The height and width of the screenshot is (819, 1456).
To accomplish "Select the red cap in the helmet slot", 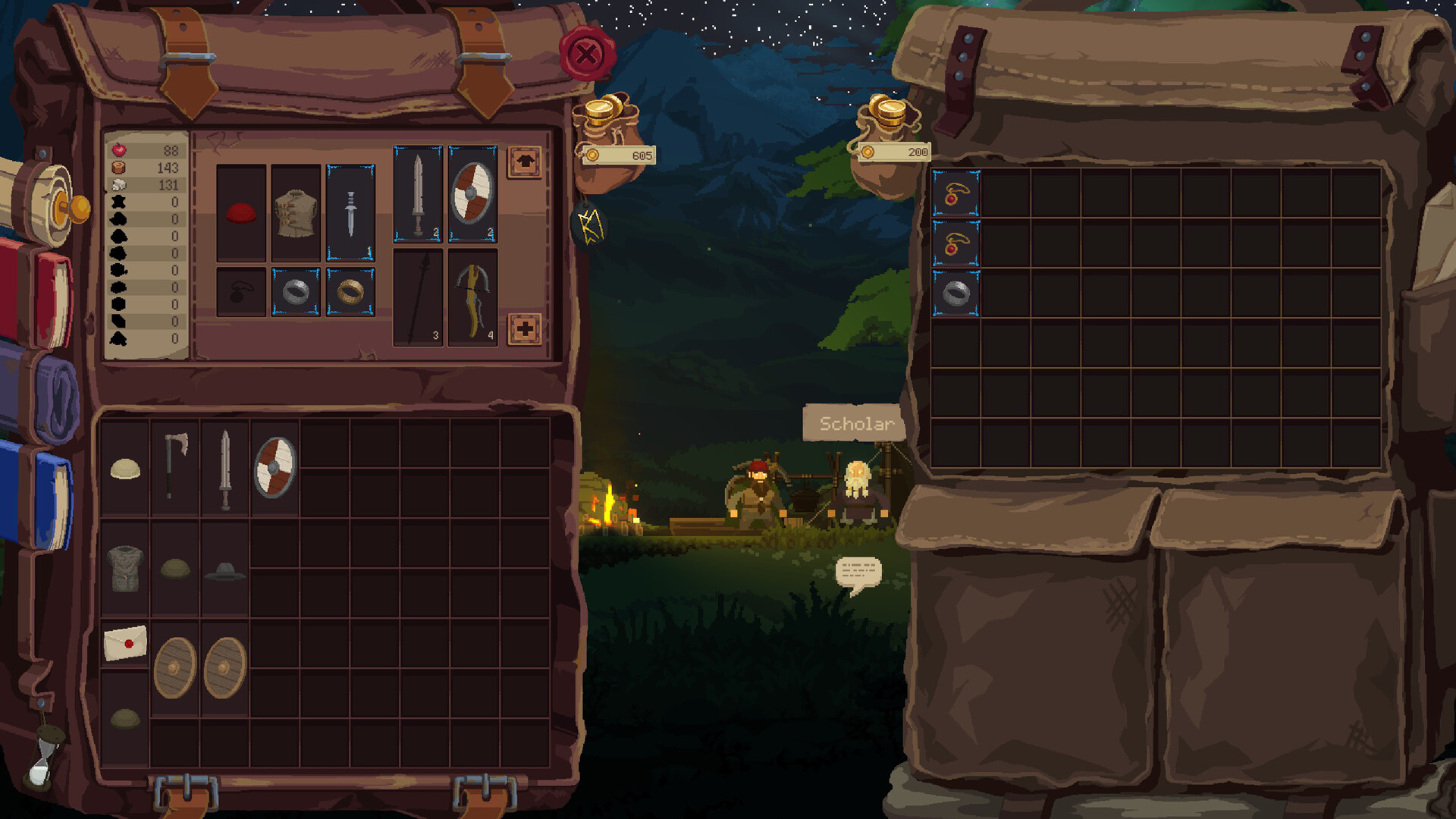I will pos(241,212).
